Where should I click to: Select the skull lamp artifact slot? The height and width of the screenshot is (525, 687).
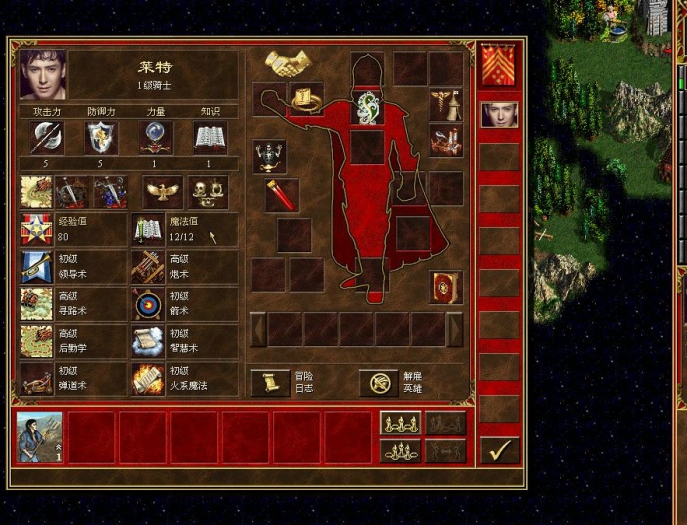point(269,155)
